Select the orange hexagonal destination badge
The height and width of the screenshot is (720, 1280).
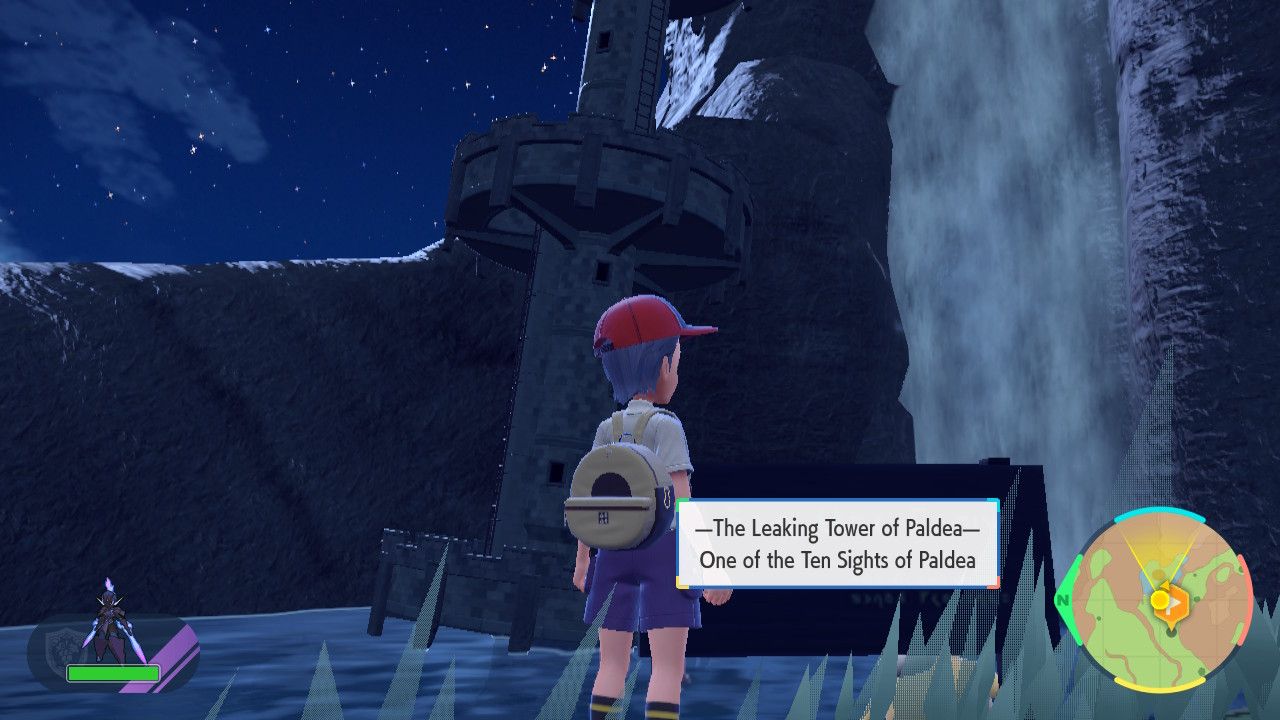[1175, 605]
